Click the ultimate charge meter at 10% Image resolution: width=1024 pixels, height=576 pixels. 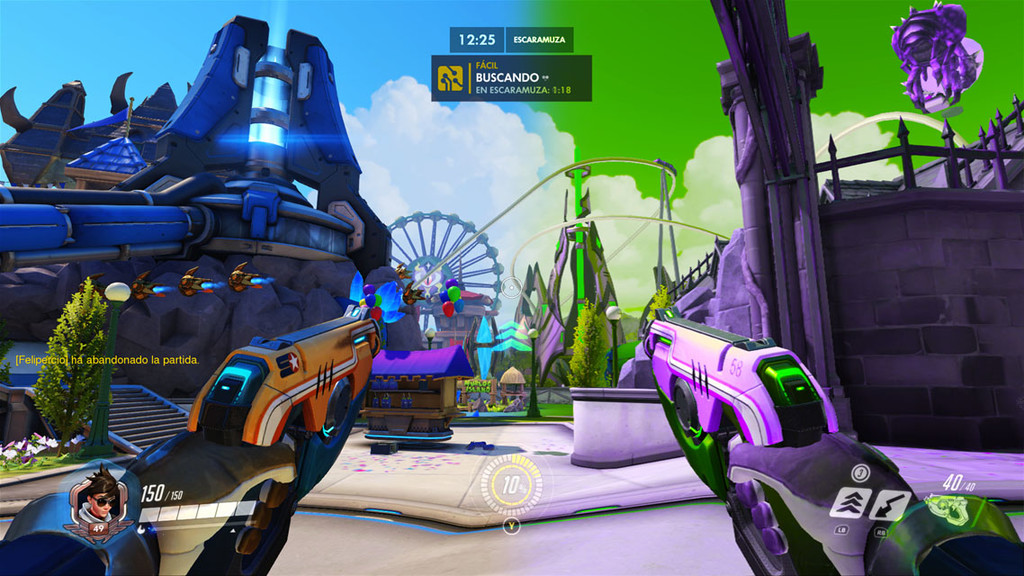point(511,486)
